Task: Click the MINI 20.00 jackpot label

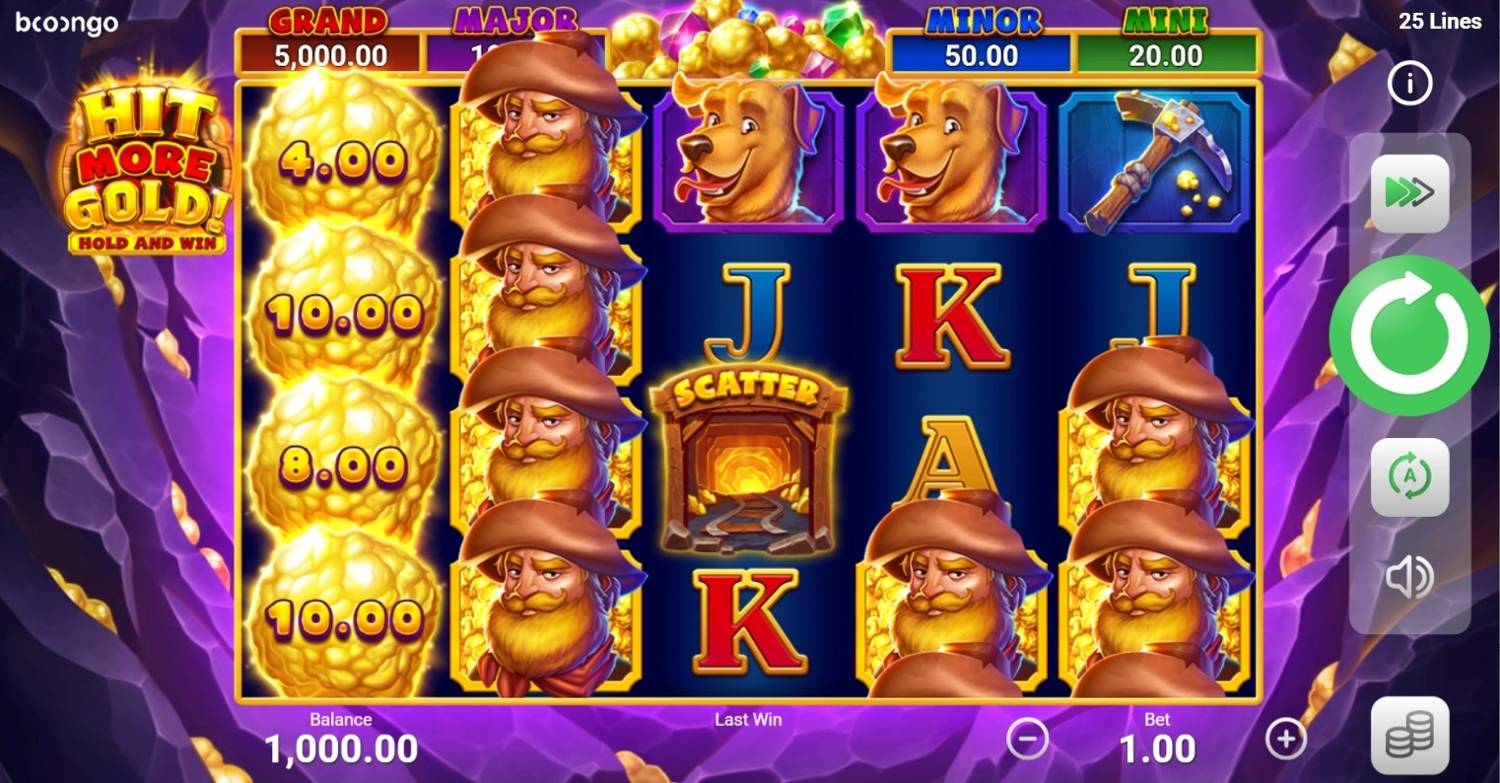Action: (1164, 40)
